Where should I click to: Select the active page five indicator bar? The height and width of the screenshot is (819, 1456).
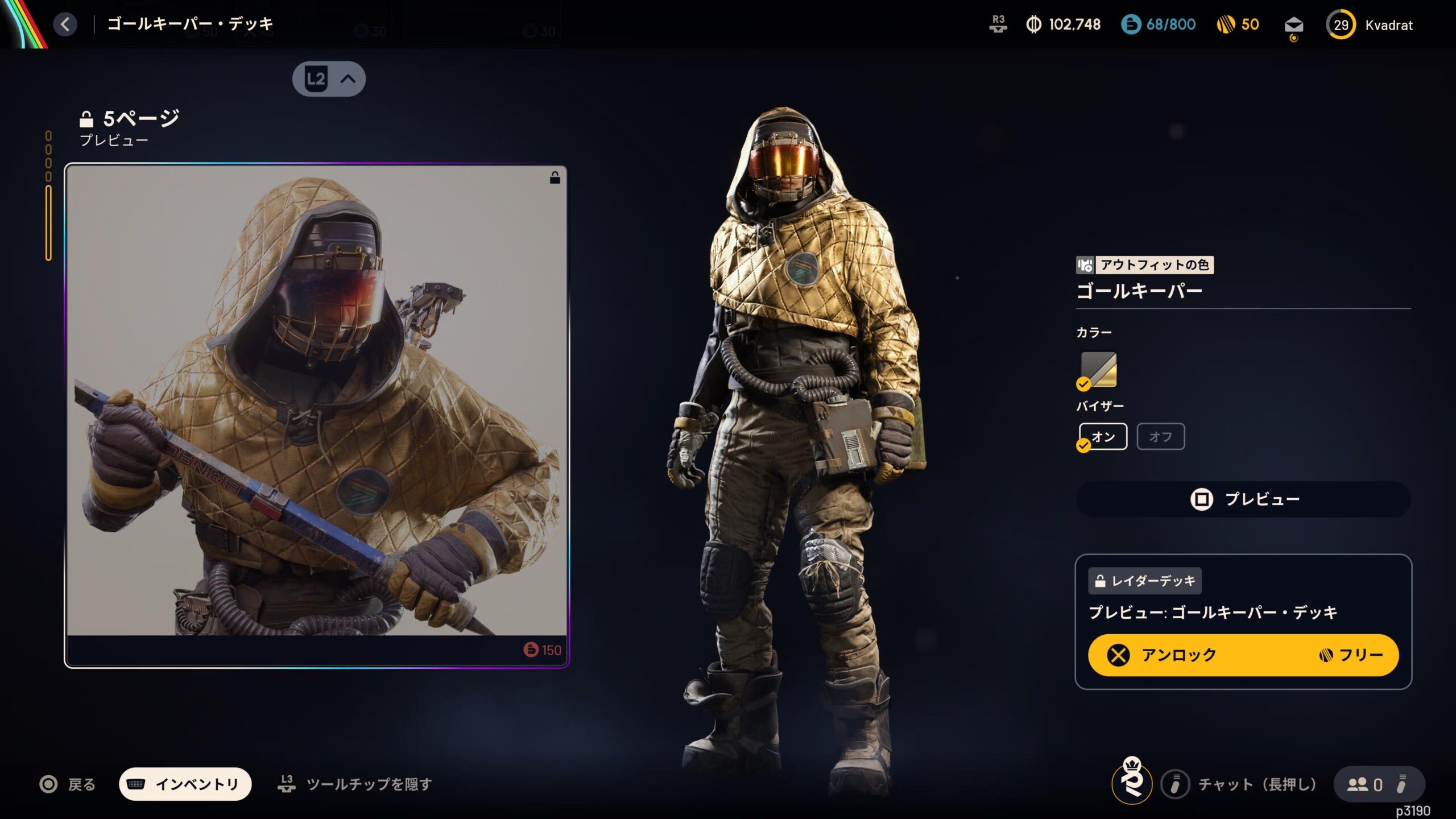pyautogui.click(x=49, y=223)
